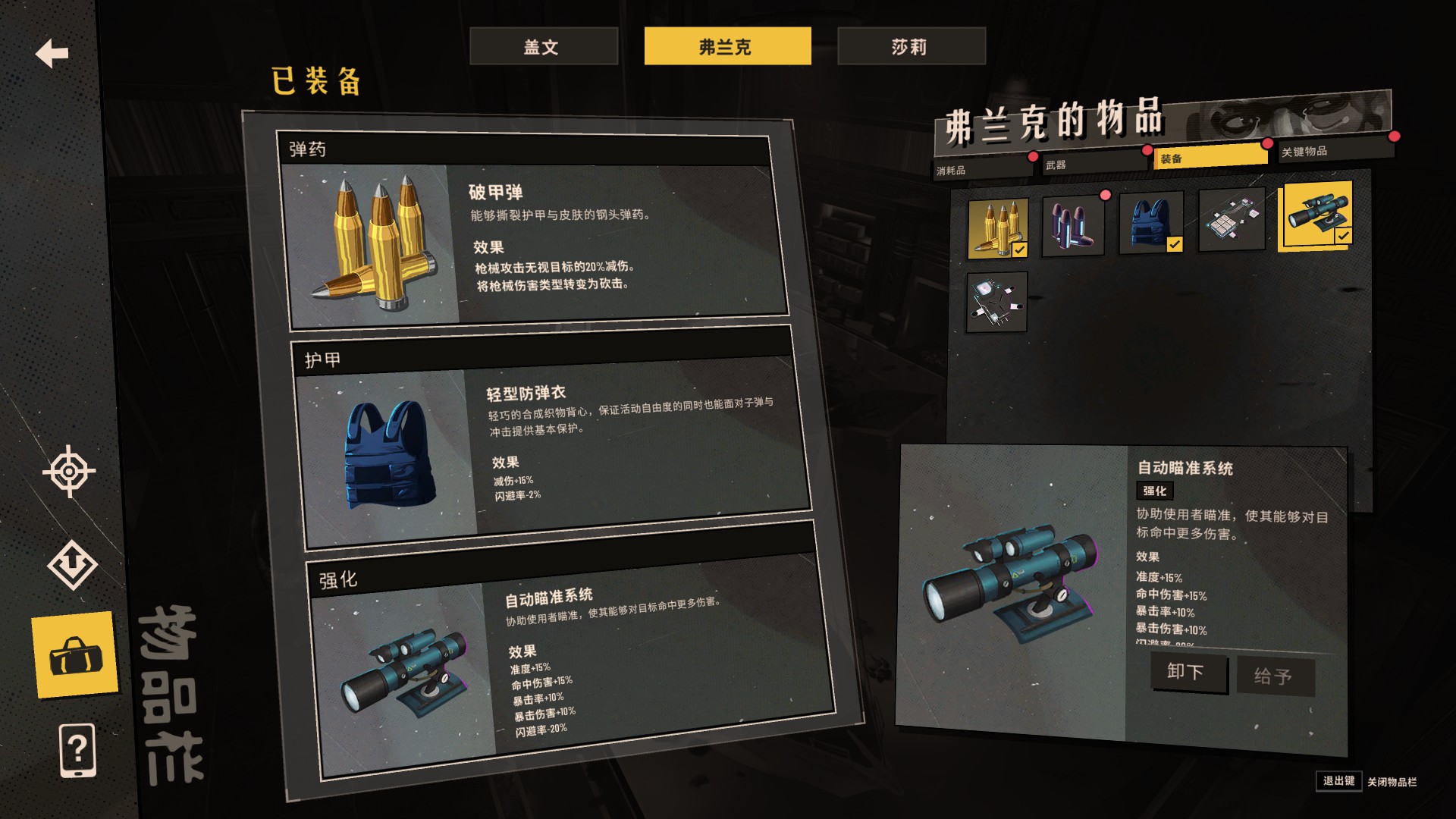Toggle the checkmark on the bulletproof vest item
The width and height of the screenshot is (1456, 819).
[1174, 244]
